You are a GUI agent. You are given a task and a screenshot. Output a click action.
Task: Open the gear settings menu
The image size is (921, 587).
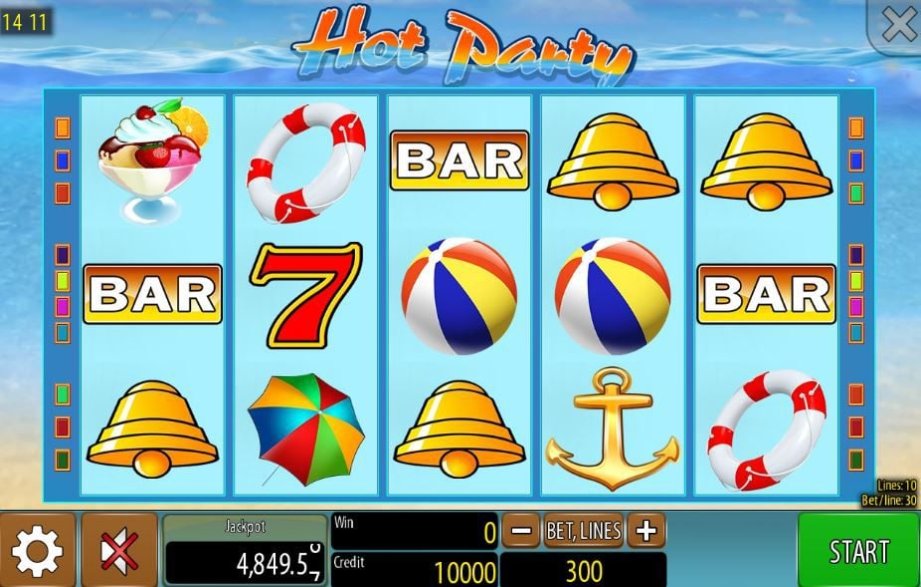click(37, 551)
